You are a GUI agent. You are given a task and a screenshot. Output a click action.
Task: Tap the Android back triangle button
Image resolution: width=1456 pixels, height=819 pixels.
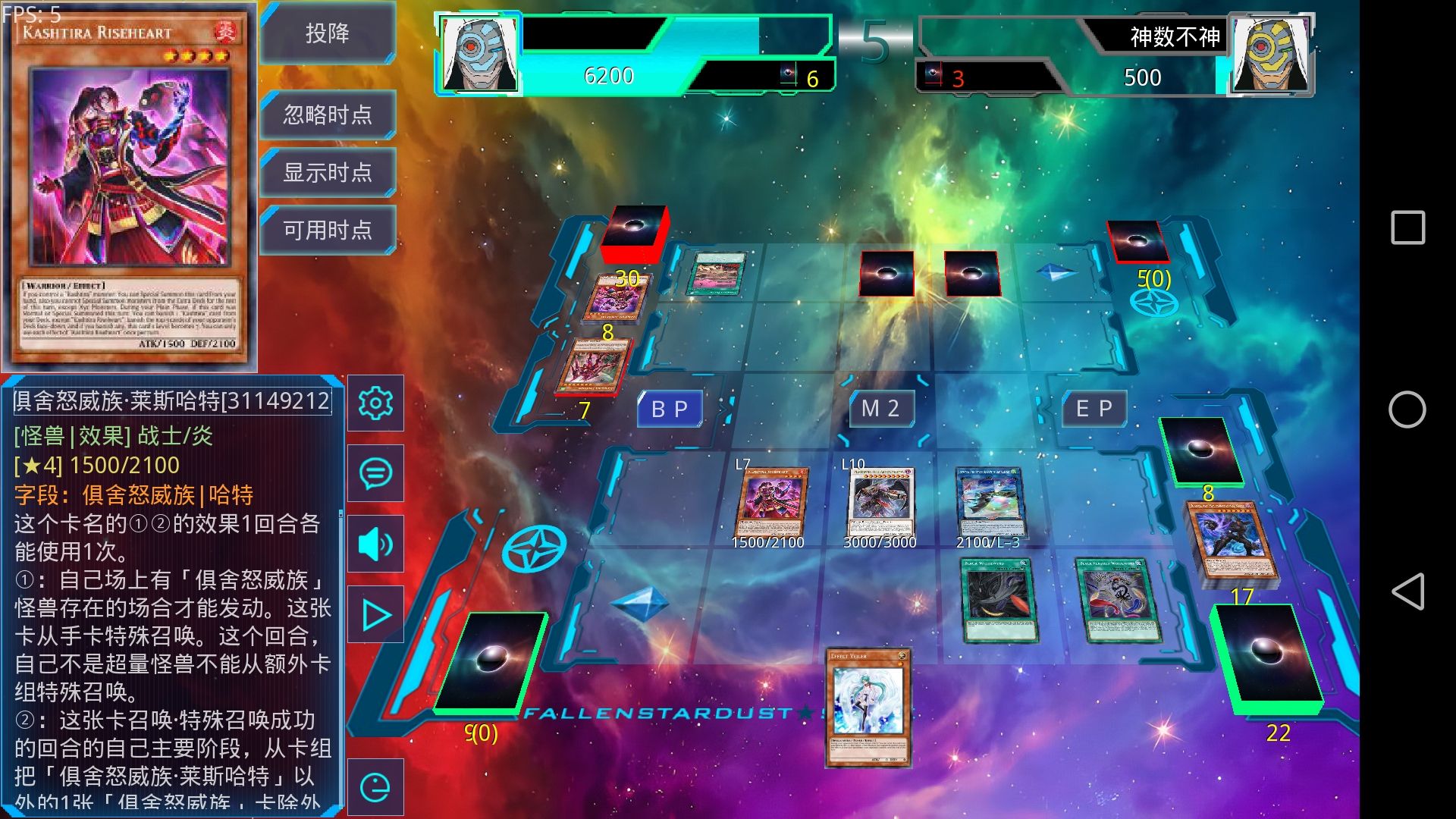(1407, 591)
